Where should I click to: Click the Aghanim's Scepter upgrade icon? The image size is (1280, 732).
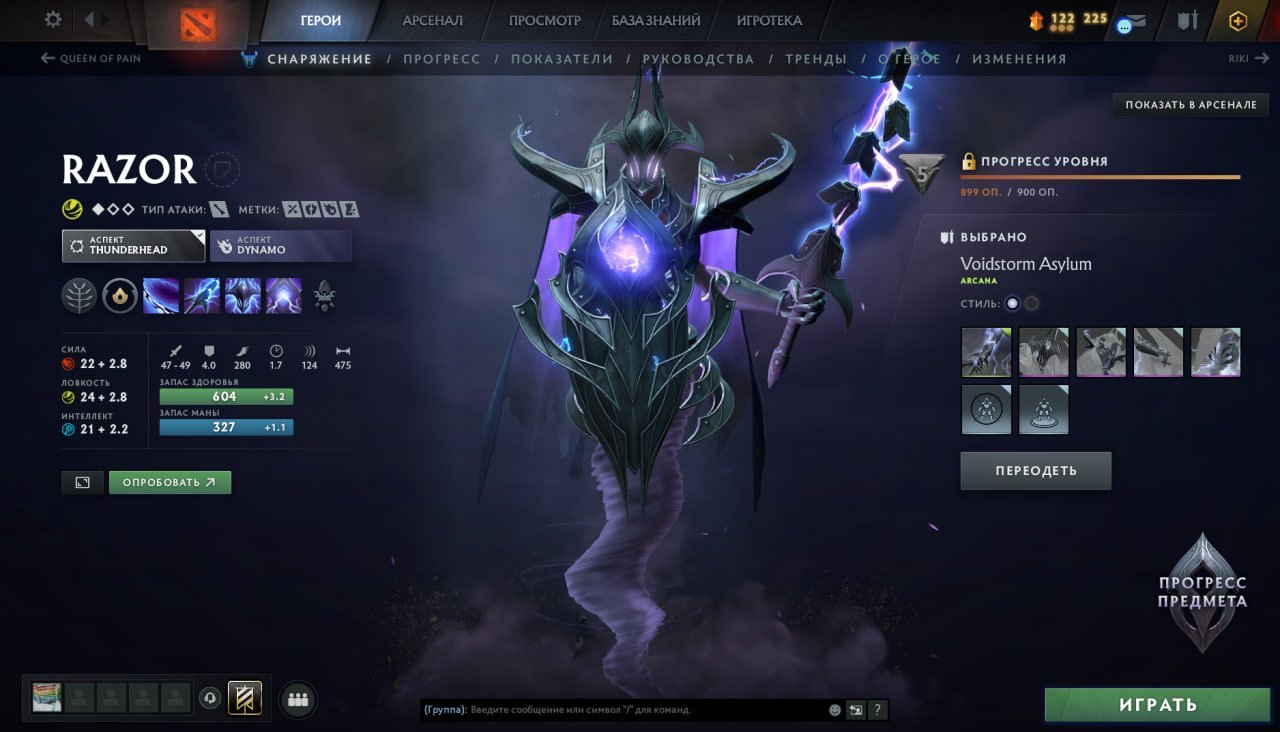[325, 296]
